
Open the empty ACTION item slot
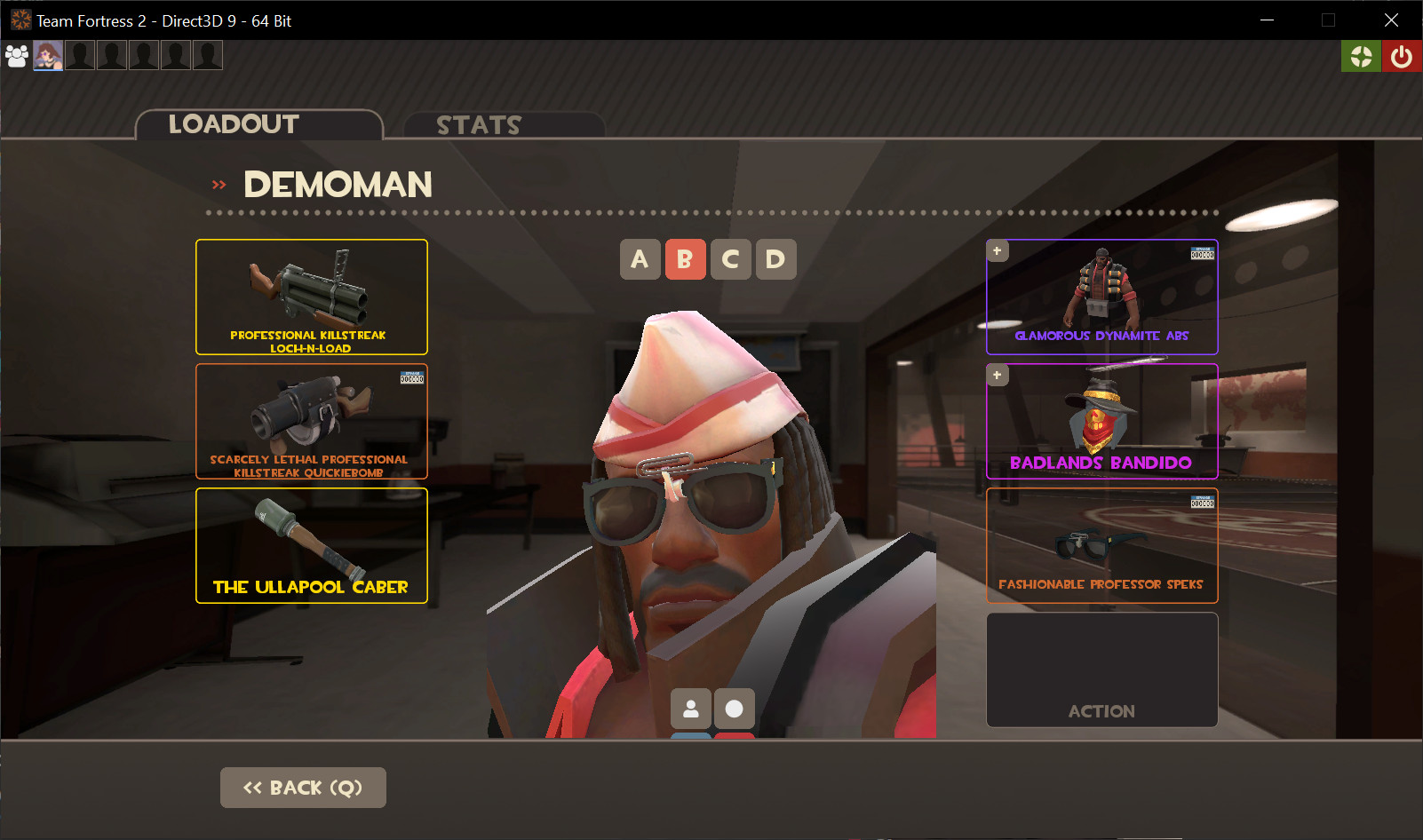click(1101, 670)
